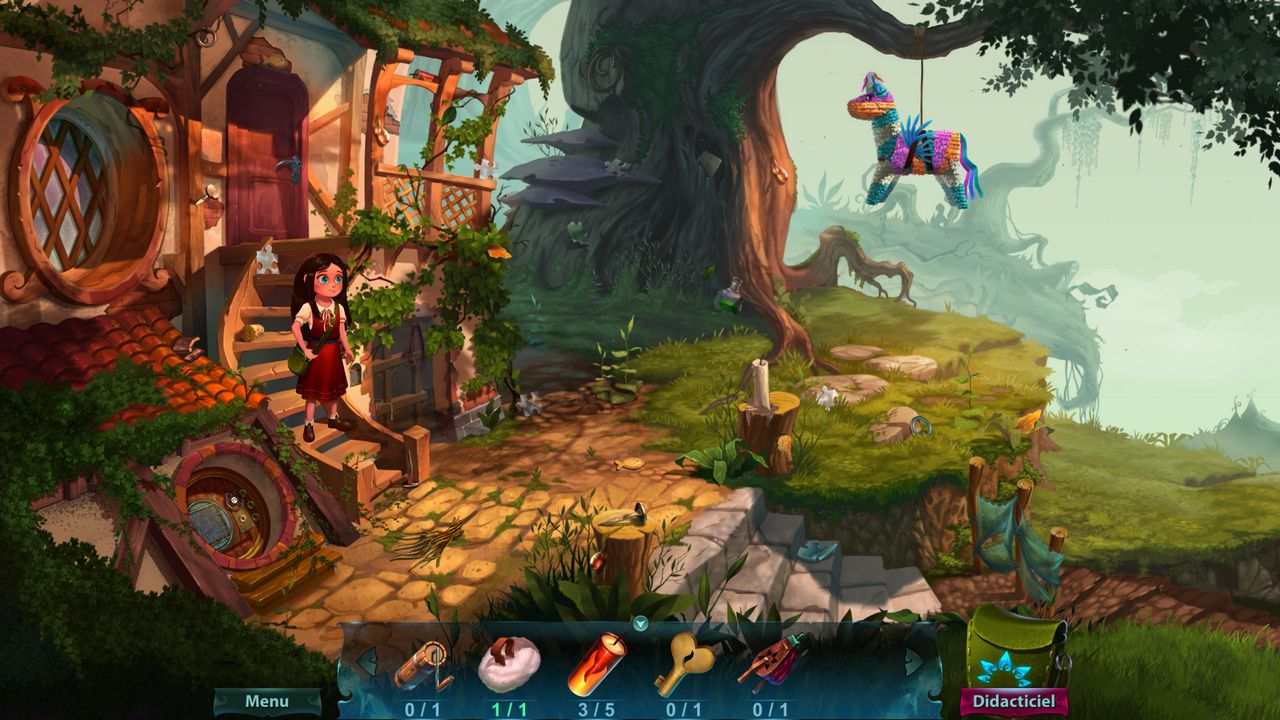This screenshot has width=1280, height=720.
Task: Open the Didacticiel tutorial
Action: tap(1013, 702)
